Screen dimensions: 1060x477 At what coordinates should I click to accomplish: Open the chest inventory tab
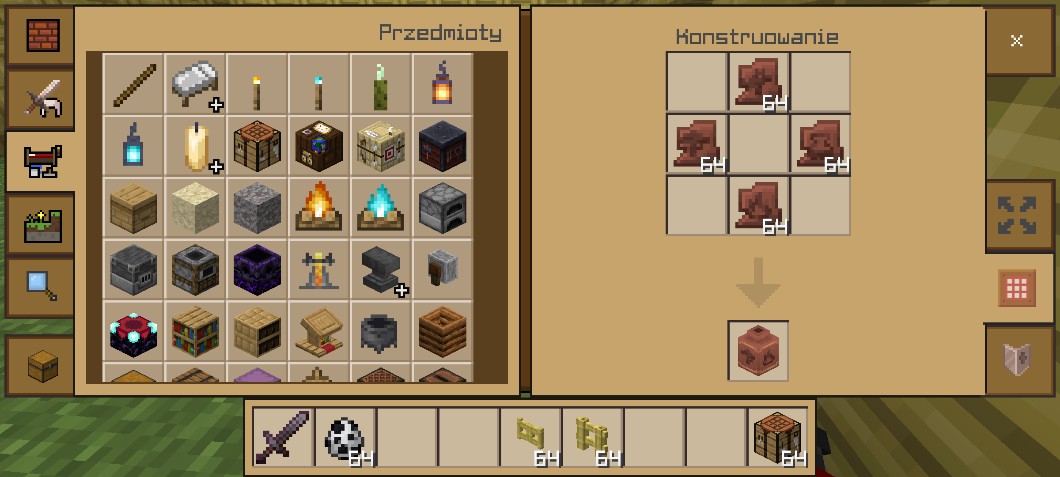(x=41, y=364)
